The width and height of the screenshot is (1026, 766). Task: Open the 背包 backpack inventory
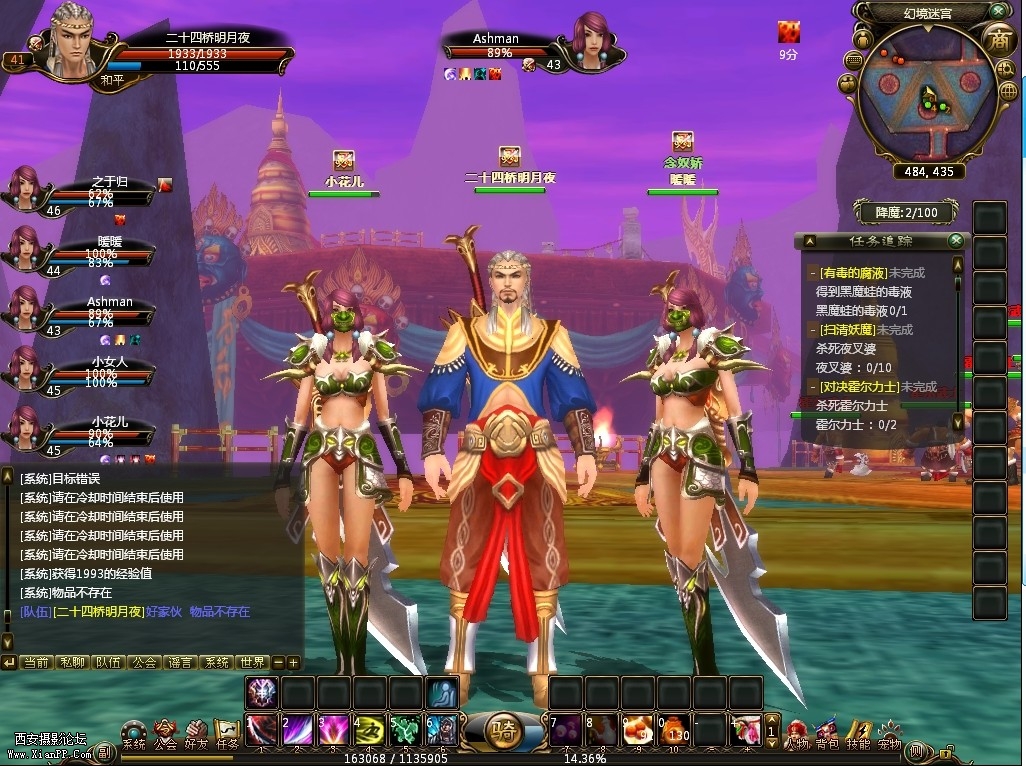[827, 733]
